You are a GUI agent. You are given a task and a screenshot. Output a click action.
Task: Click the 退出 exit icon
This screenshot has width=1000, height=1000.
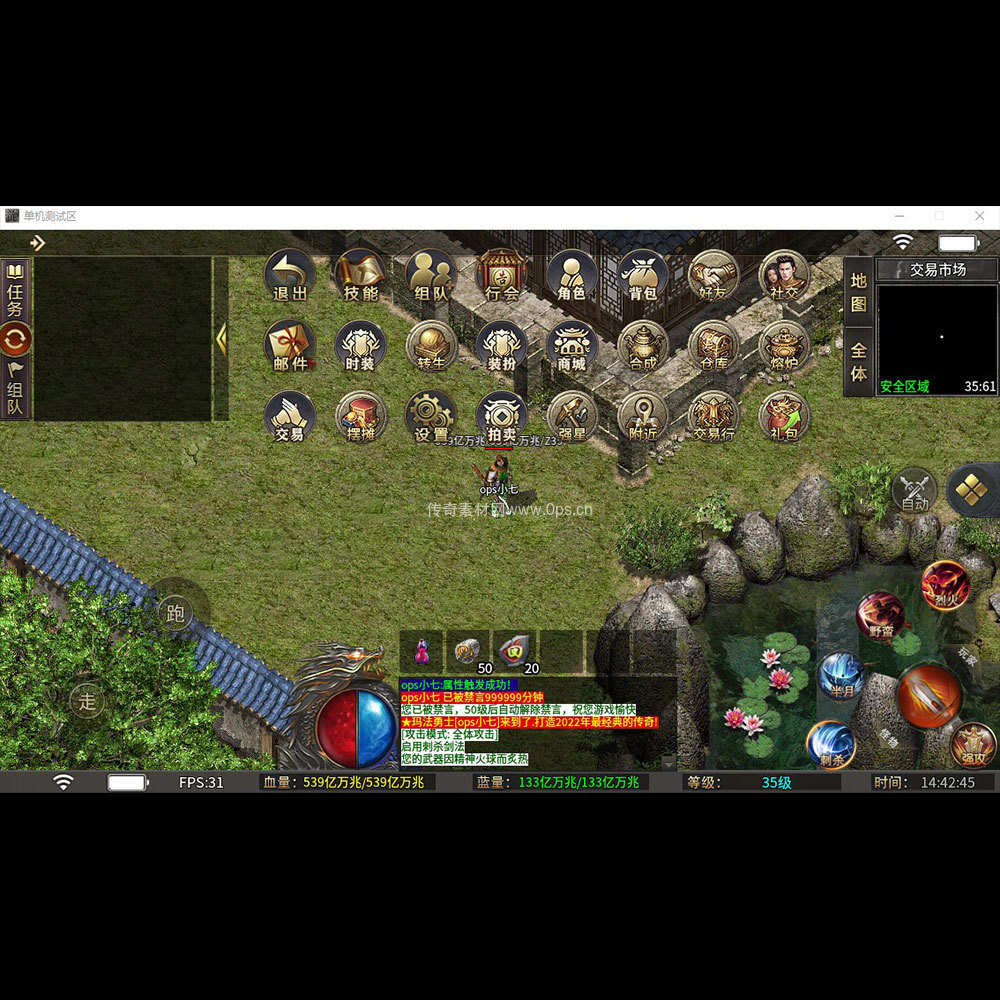[x=290, y=275]
